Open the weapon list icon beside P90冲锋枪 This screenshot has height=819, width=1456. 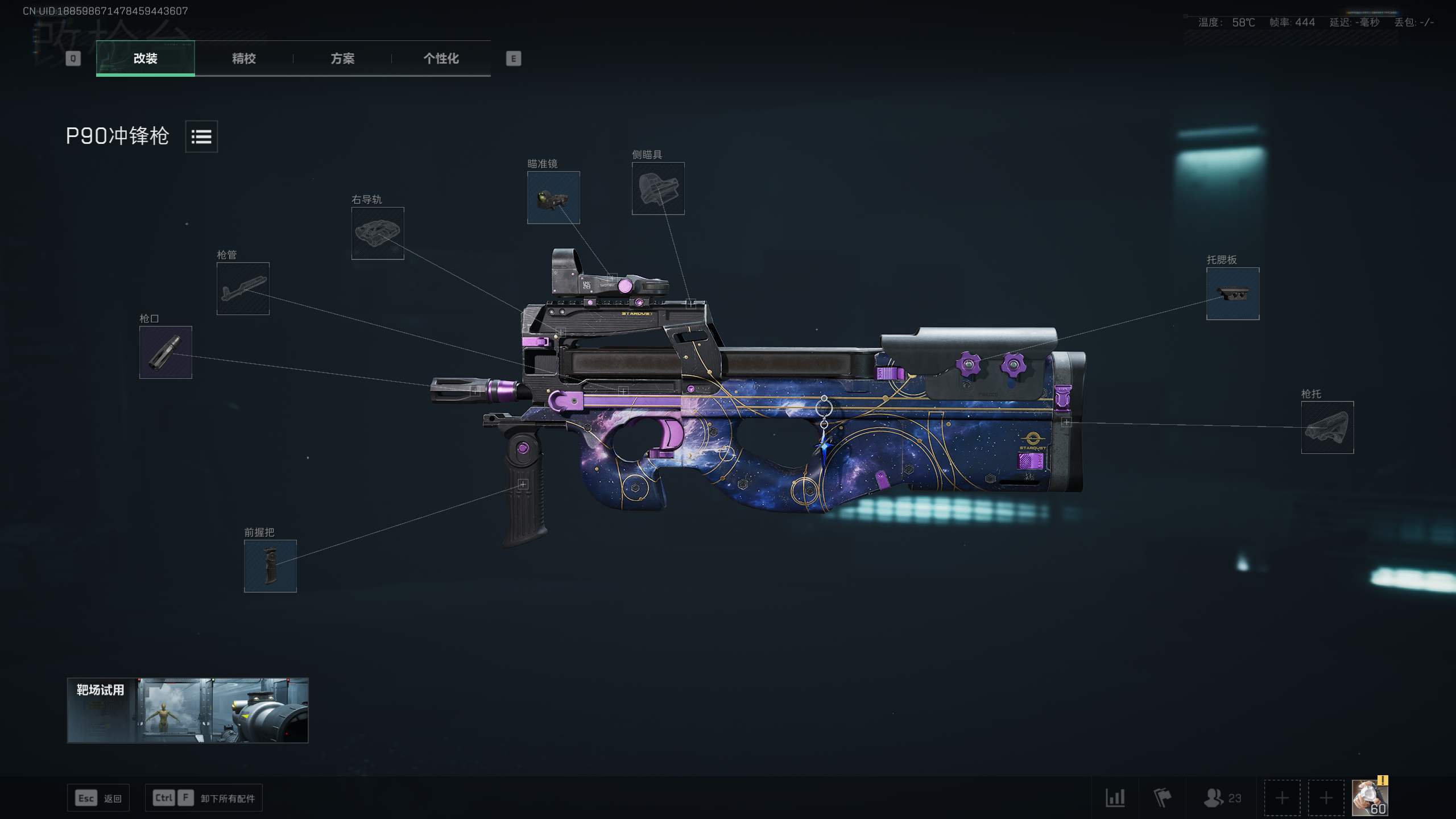pos(202,136)
